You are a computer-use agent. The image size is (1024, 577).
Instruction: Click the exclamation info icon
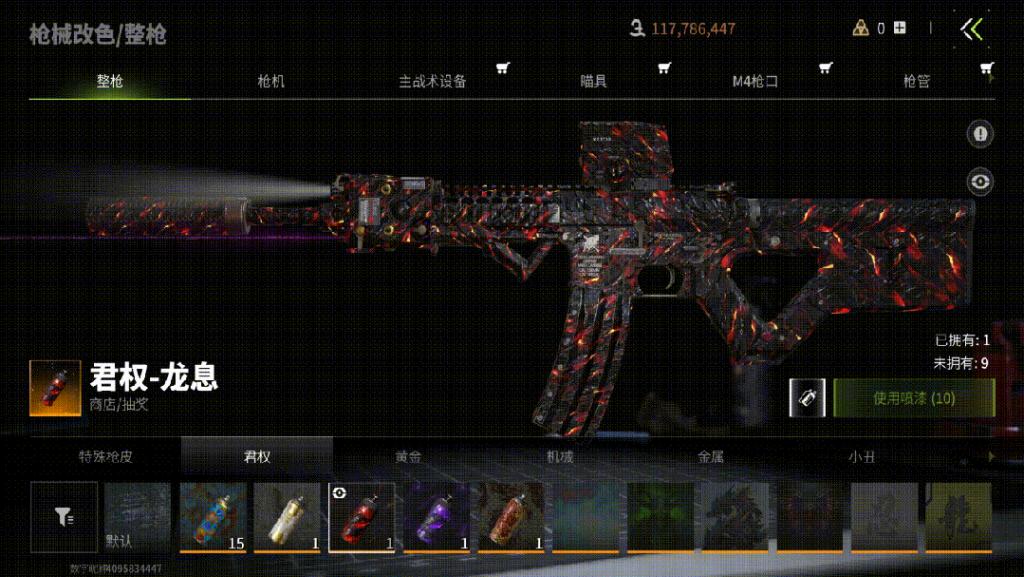[980, 133]
